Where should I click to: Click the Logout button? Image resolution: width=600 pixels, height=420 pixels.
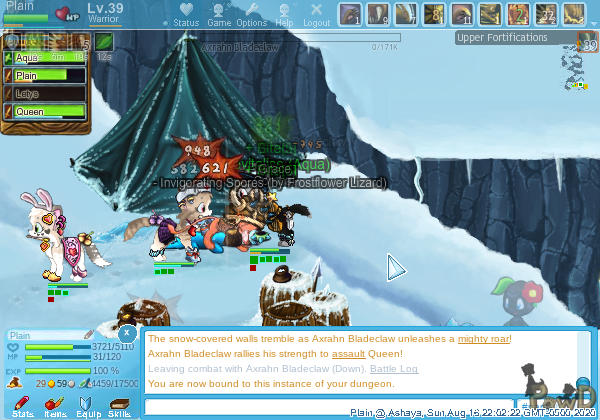[316, 14]
